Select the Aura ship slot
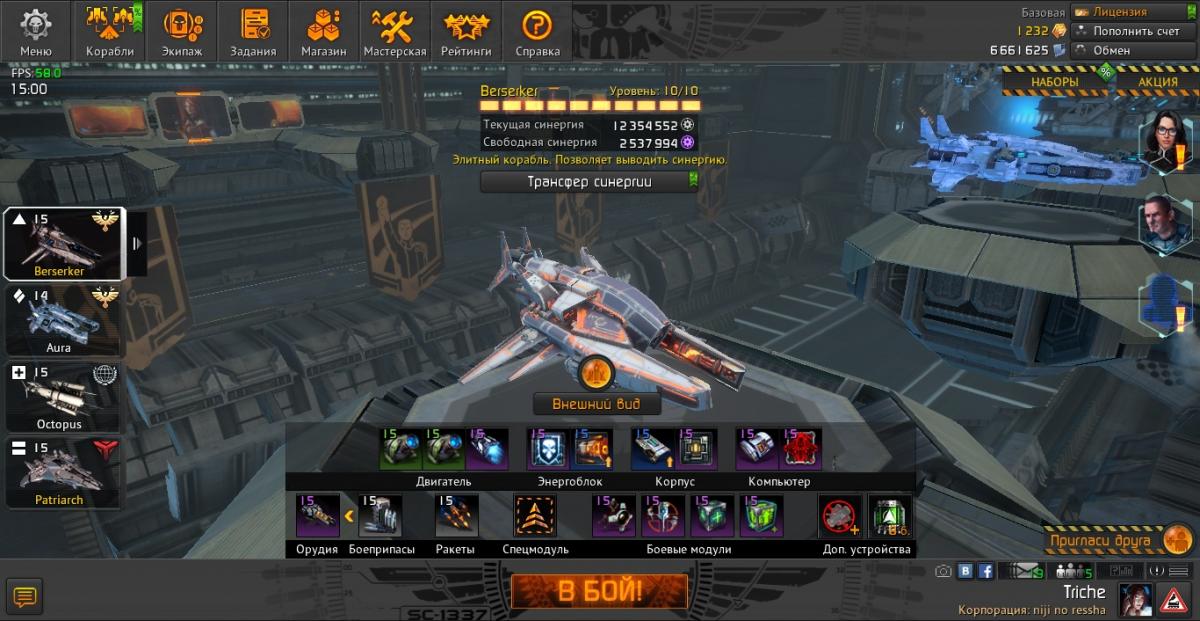Viewport: 1200px width, 621px height. coord(62,319)
